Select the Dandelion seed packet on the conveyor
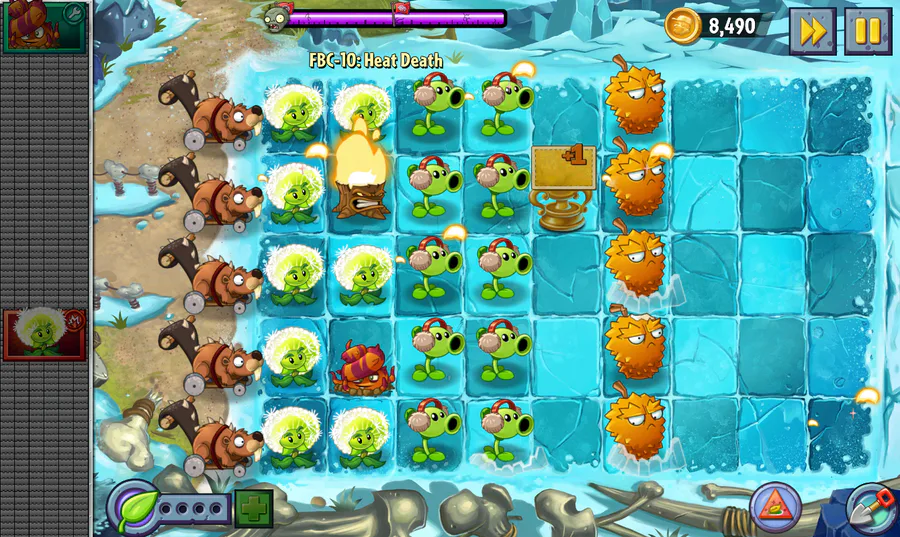This screenshot has height=537, width=900. click(45, 334)
